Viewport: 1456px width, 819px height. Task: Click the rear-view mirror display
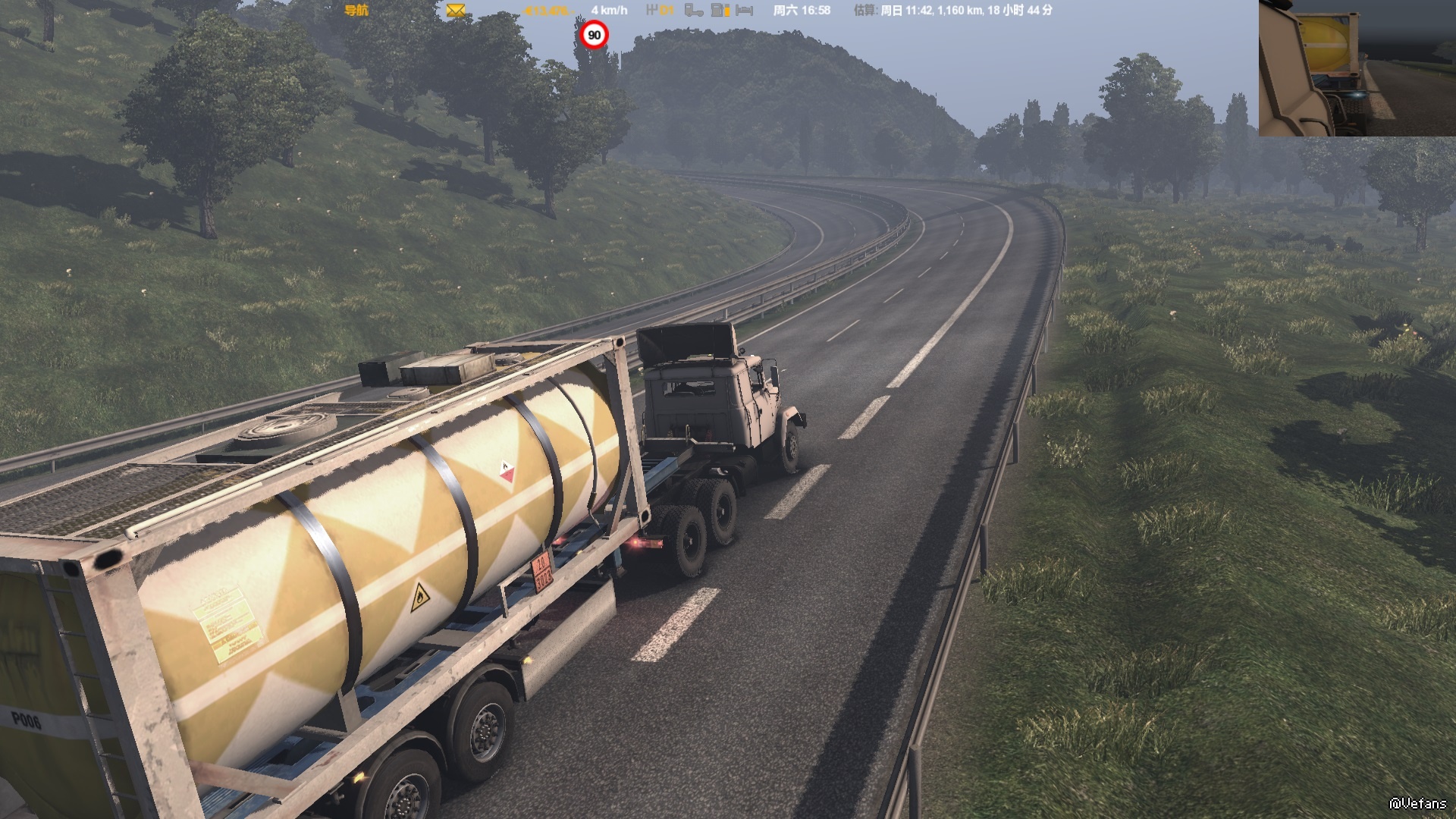point(1357,68)
